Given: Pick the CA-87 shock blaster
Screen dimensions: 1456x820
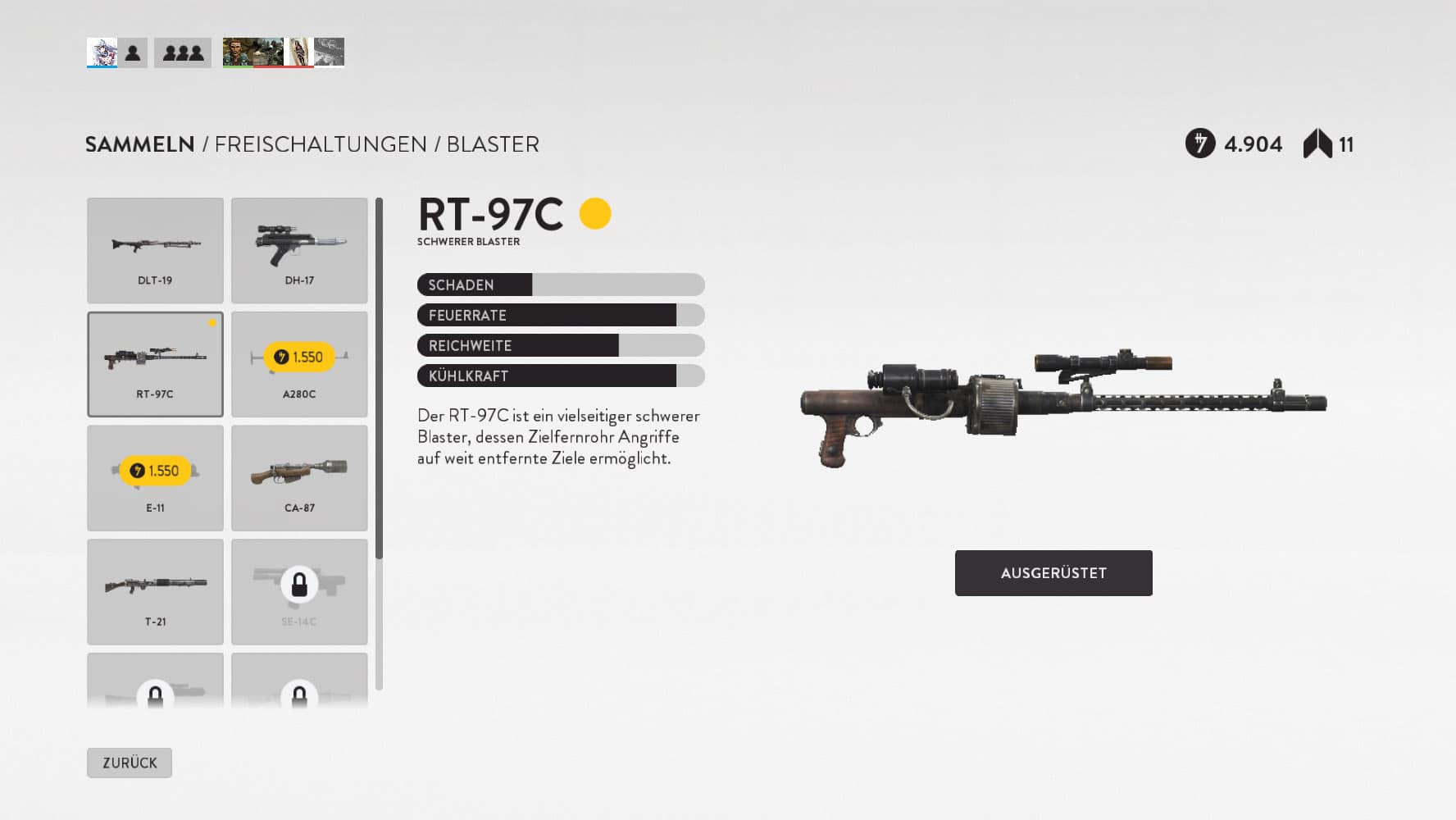Looking at the screenshot, I should pyautogui.click(x=299, y=478).
